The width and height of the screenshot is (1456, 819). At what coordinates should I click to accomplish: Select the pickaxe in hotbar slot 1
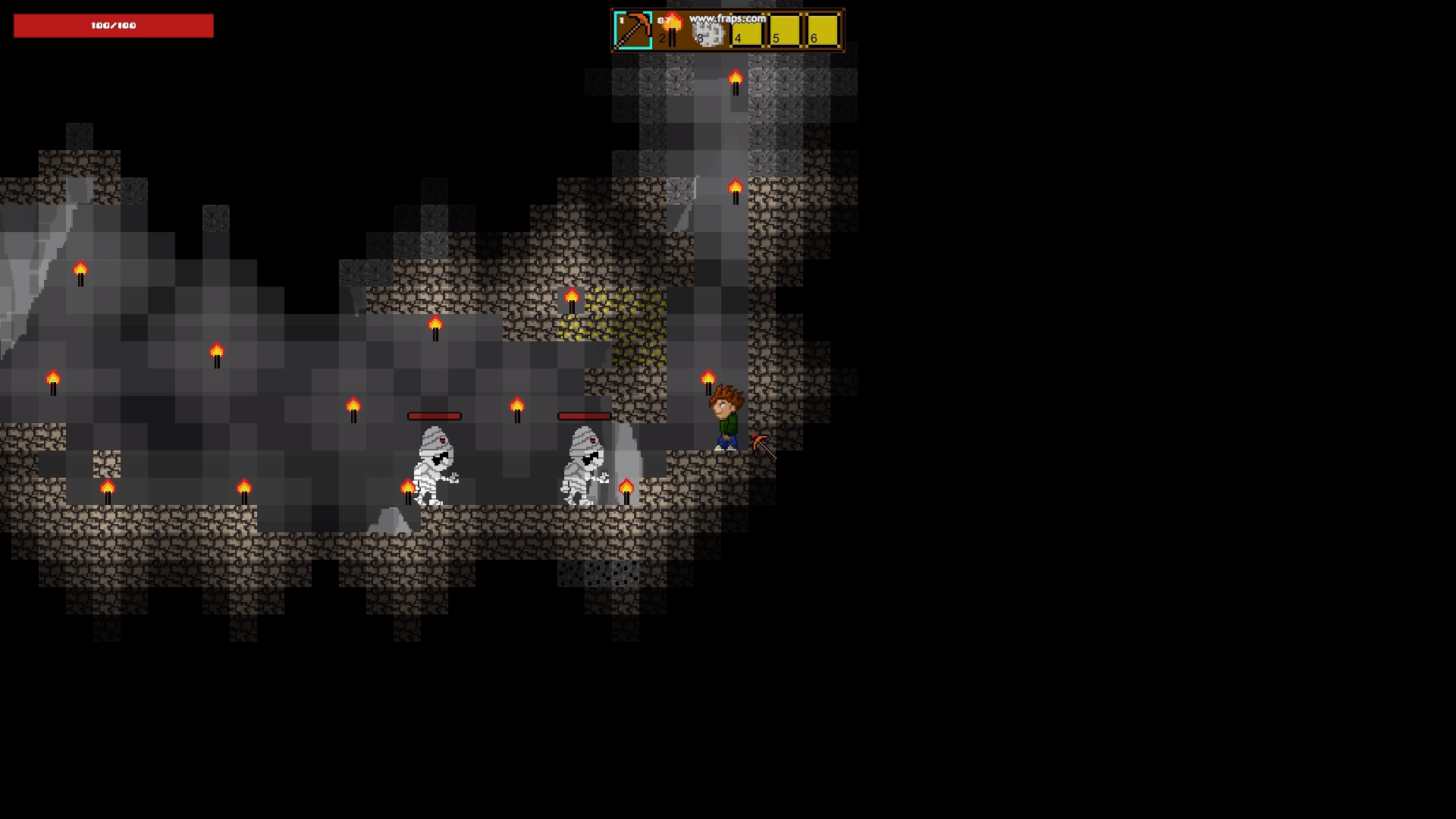[632, 30]
